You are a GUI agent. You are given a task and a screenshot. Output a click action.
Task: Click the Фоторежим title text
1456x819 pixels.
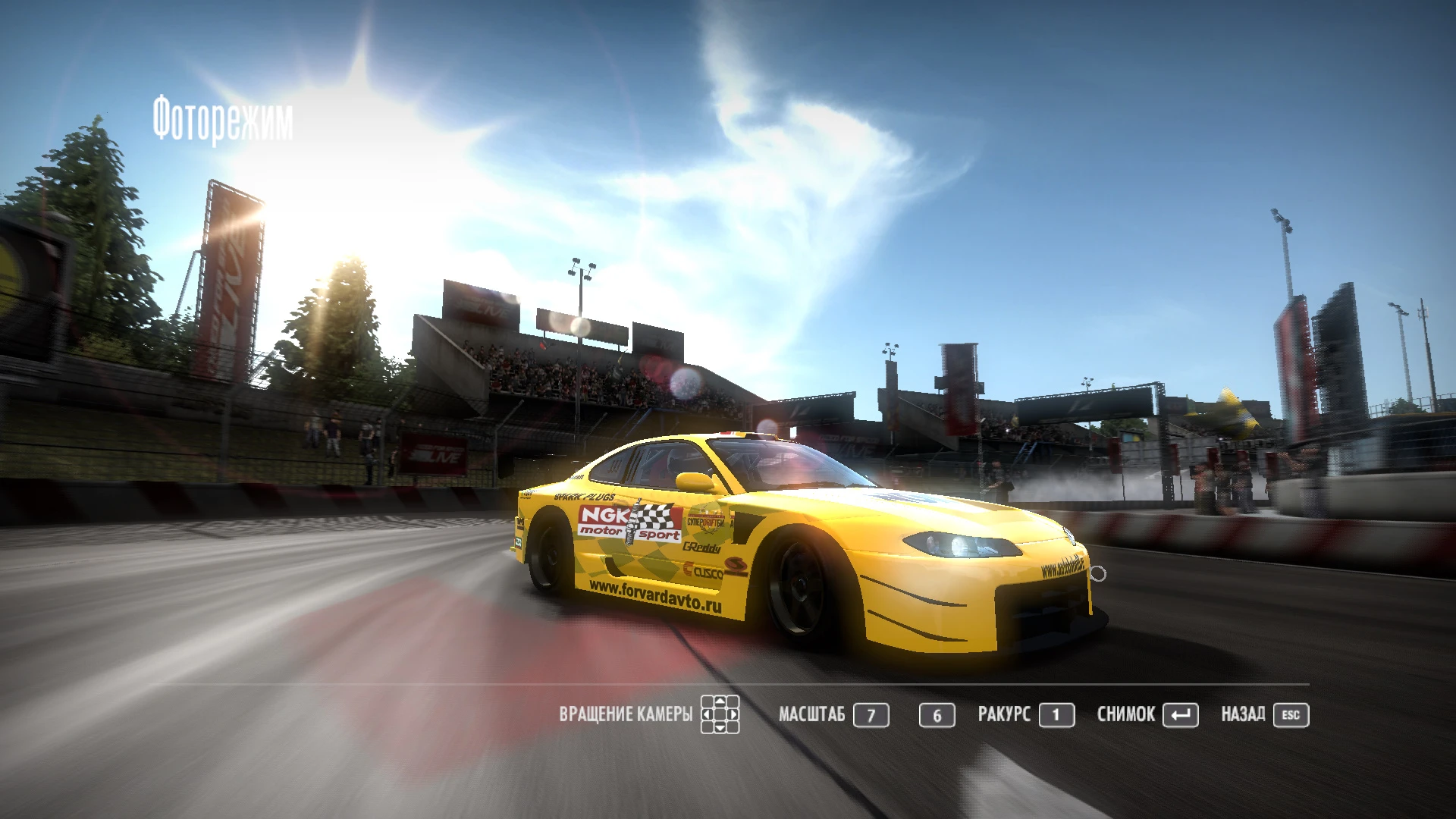click(x=224, y=115)
